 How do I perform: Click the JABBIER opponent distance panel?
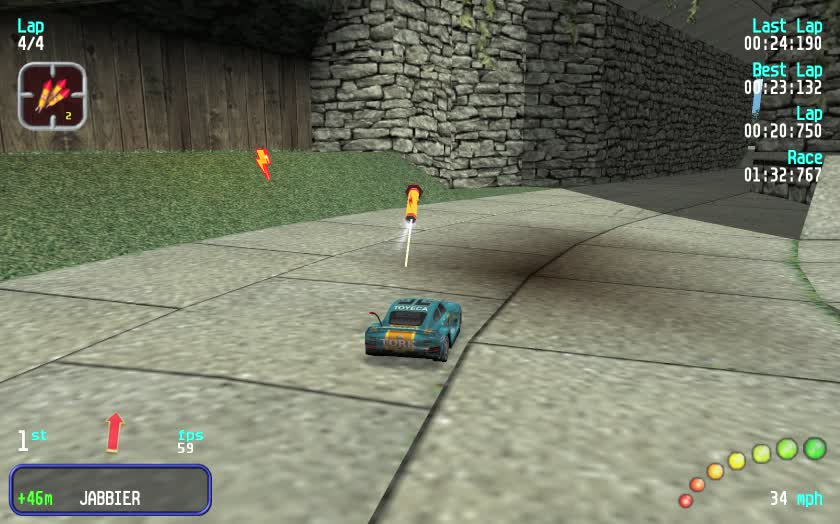(110, 490)
